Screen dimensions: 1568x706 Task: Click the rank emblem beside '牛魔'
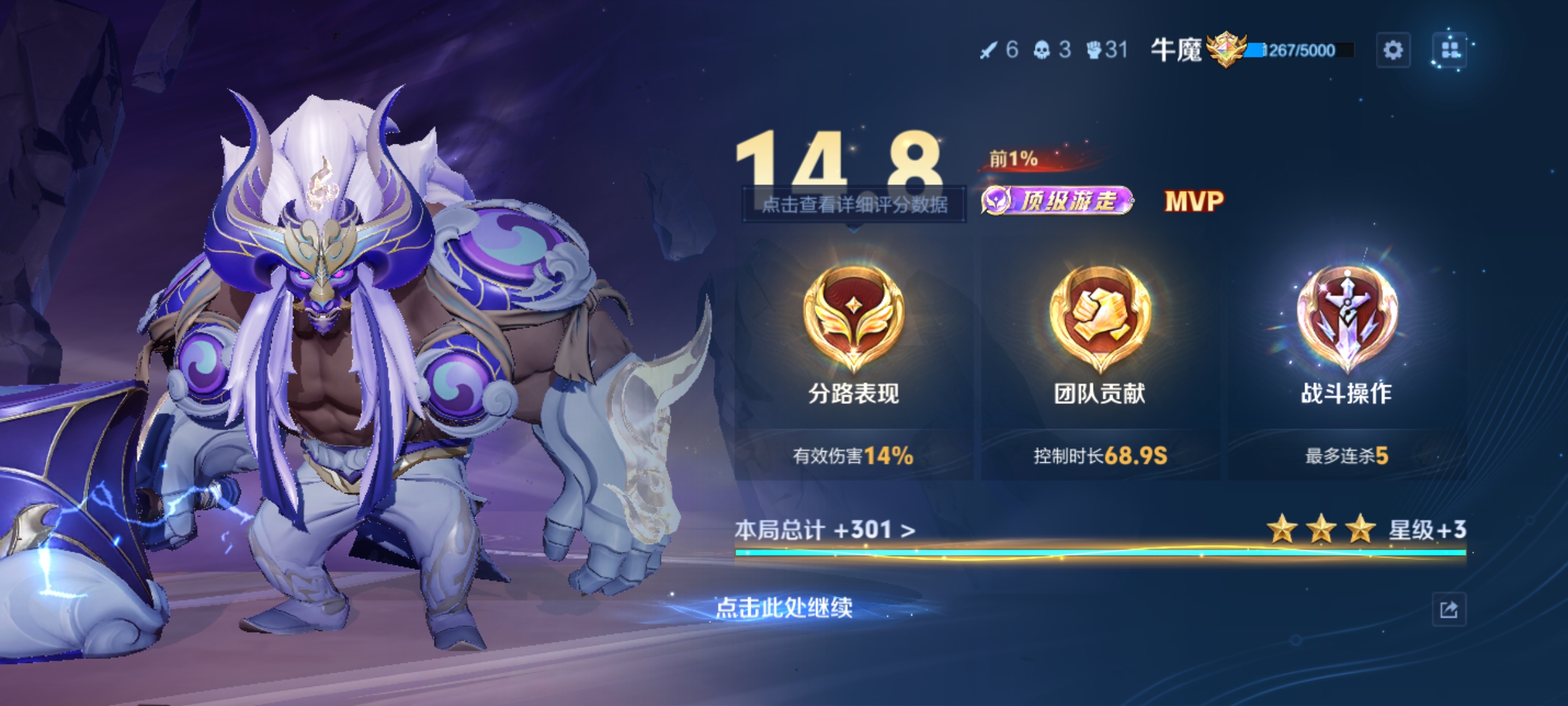pyautogui.click(x=1226, y=50)
